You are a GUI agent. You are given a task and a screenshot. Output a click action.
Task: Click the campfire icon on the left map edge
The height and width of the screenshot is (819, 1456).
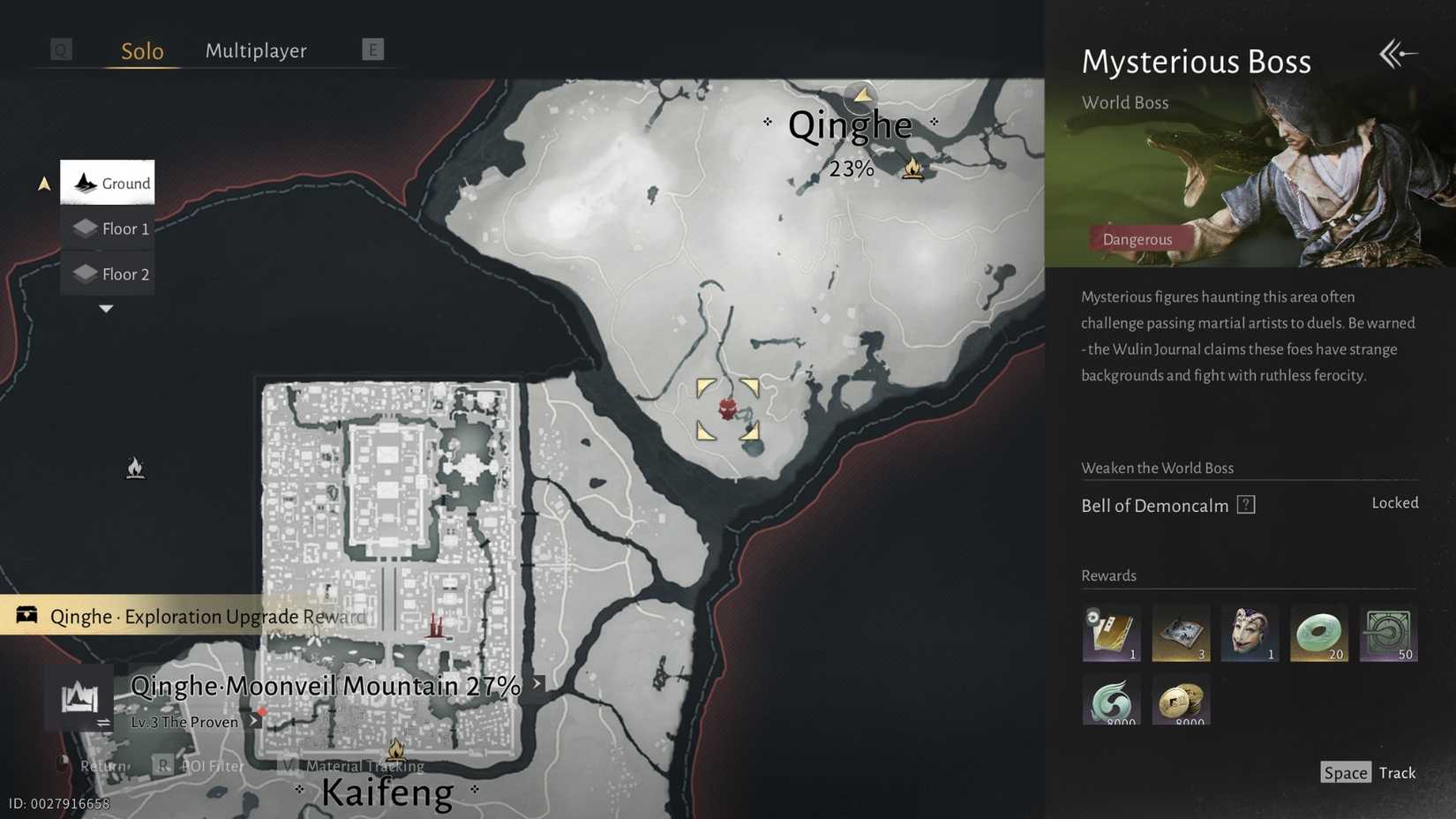(x=135, y=468)
